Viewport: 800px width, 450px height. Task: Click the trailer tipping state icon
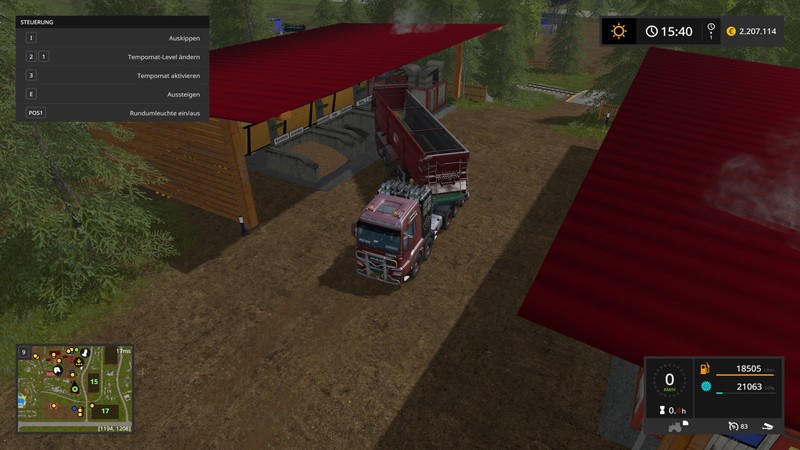[x=767, y=427]
